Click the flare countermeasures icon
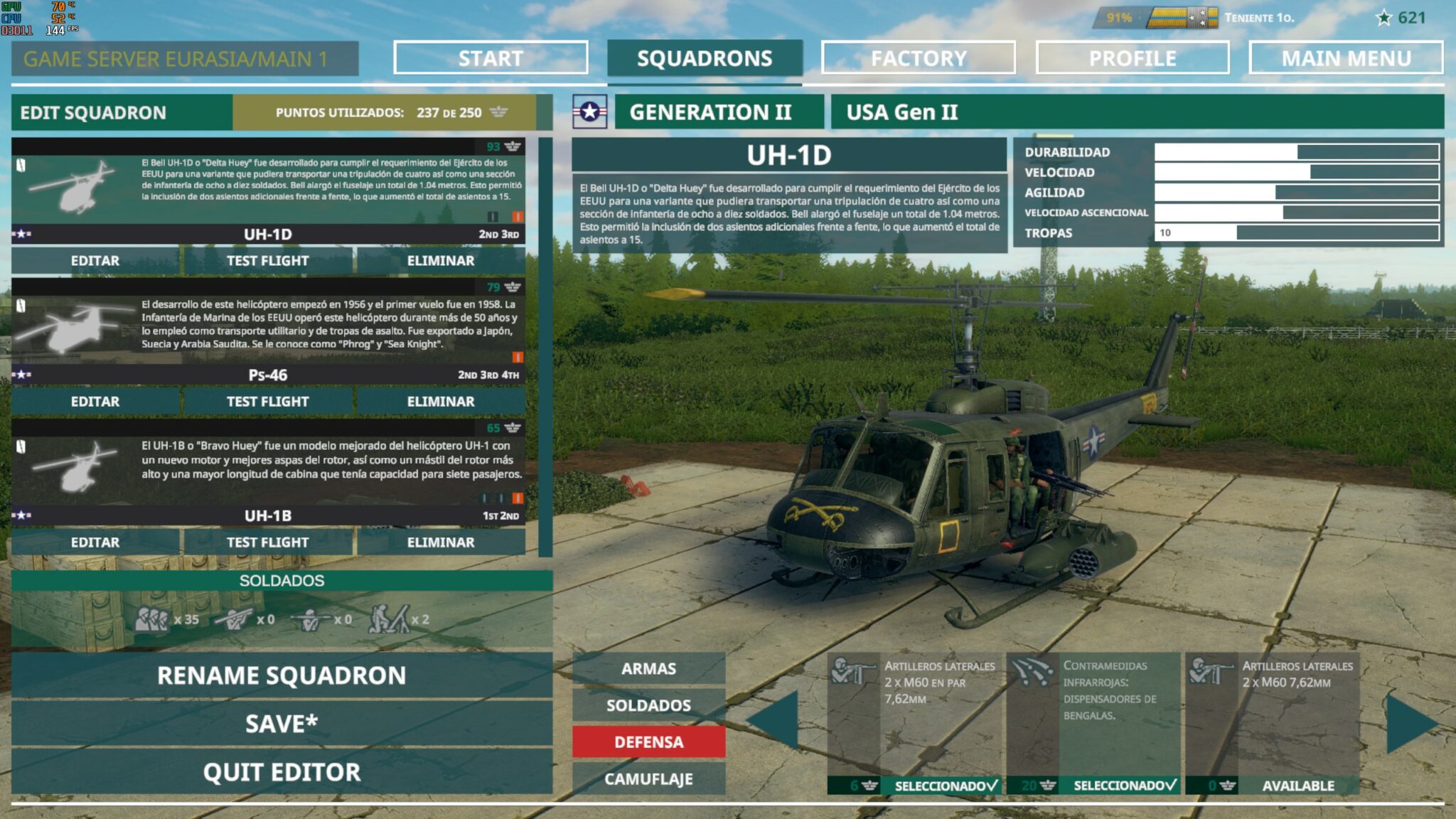This screenshot has height=819, width=1456. click(1031, 672)
